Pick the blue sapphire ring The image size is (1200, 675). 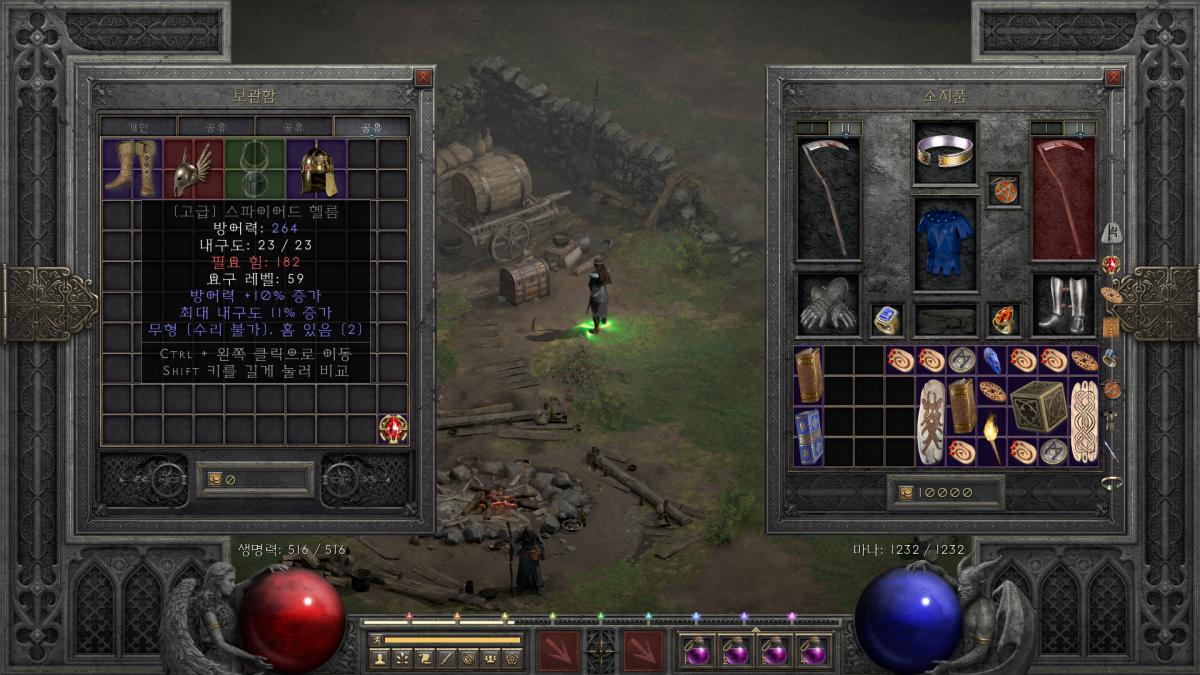click(x=886, y=319)
